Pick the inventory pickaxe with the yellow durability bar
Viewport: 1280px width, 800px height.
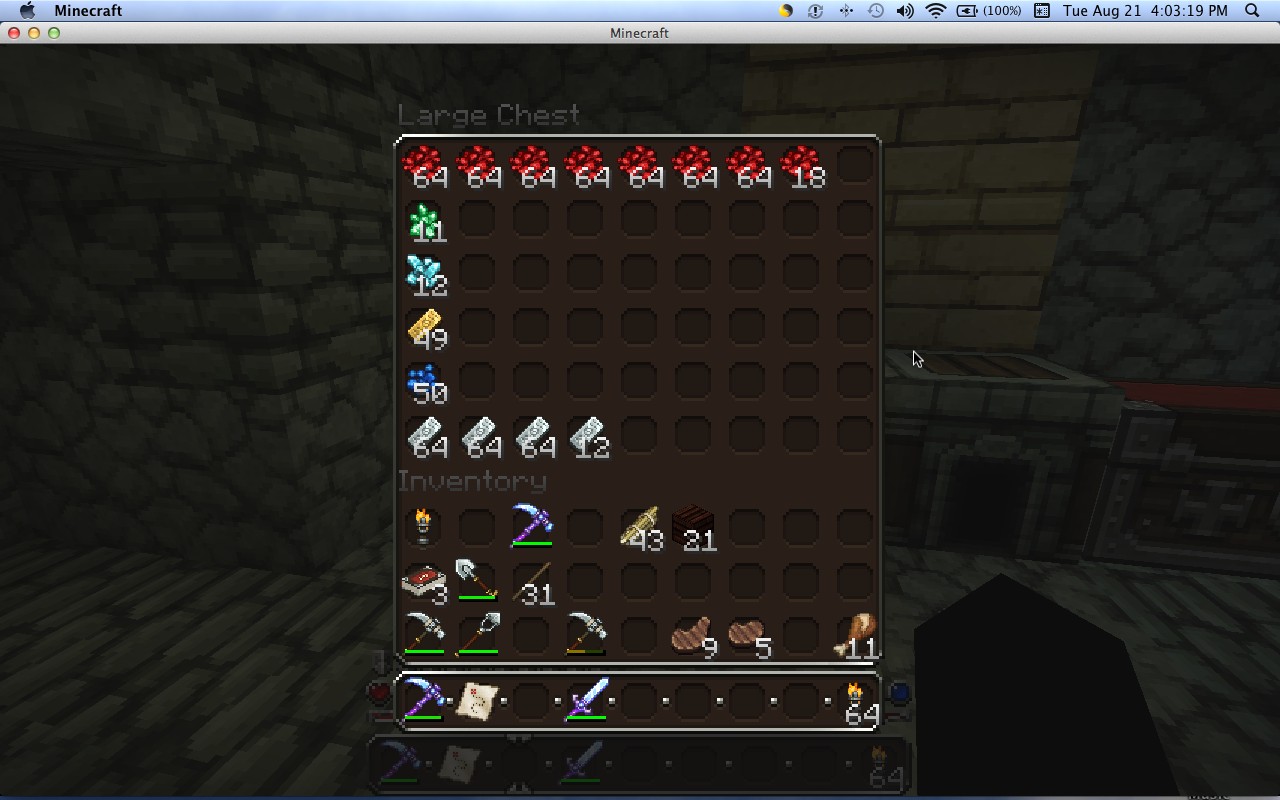586,635
